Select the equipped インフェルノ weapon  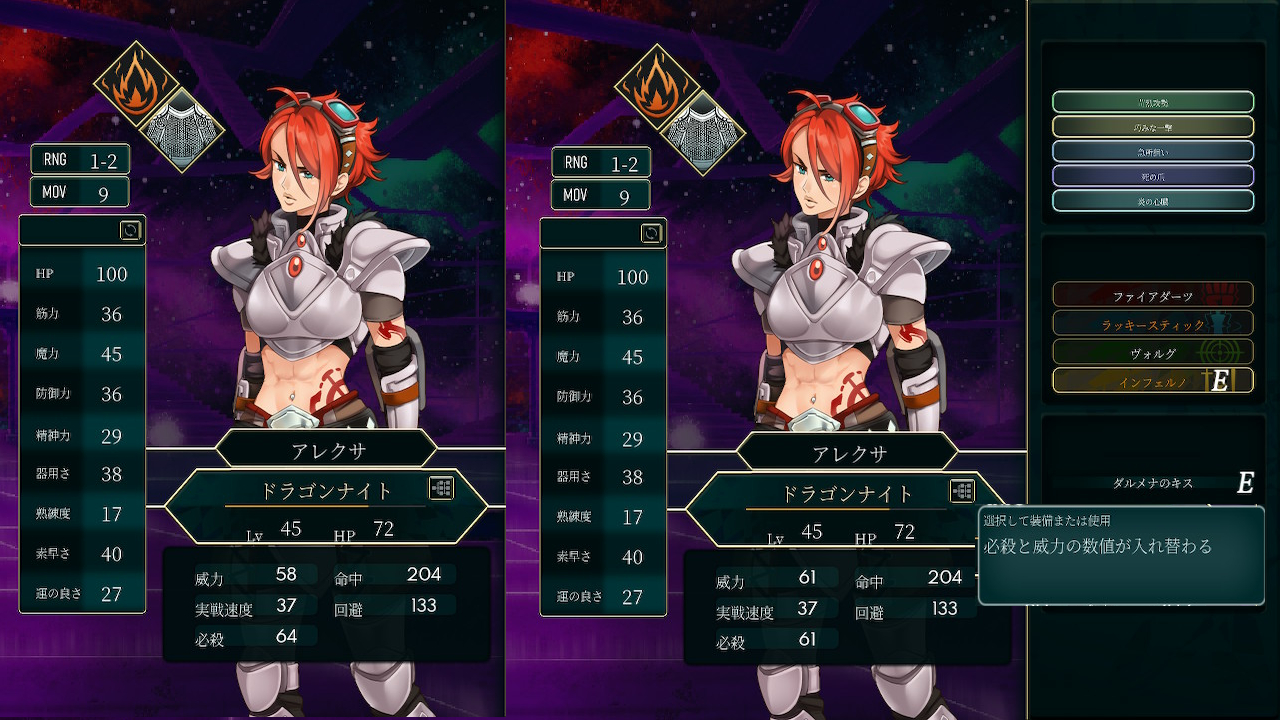(1152, 381)
